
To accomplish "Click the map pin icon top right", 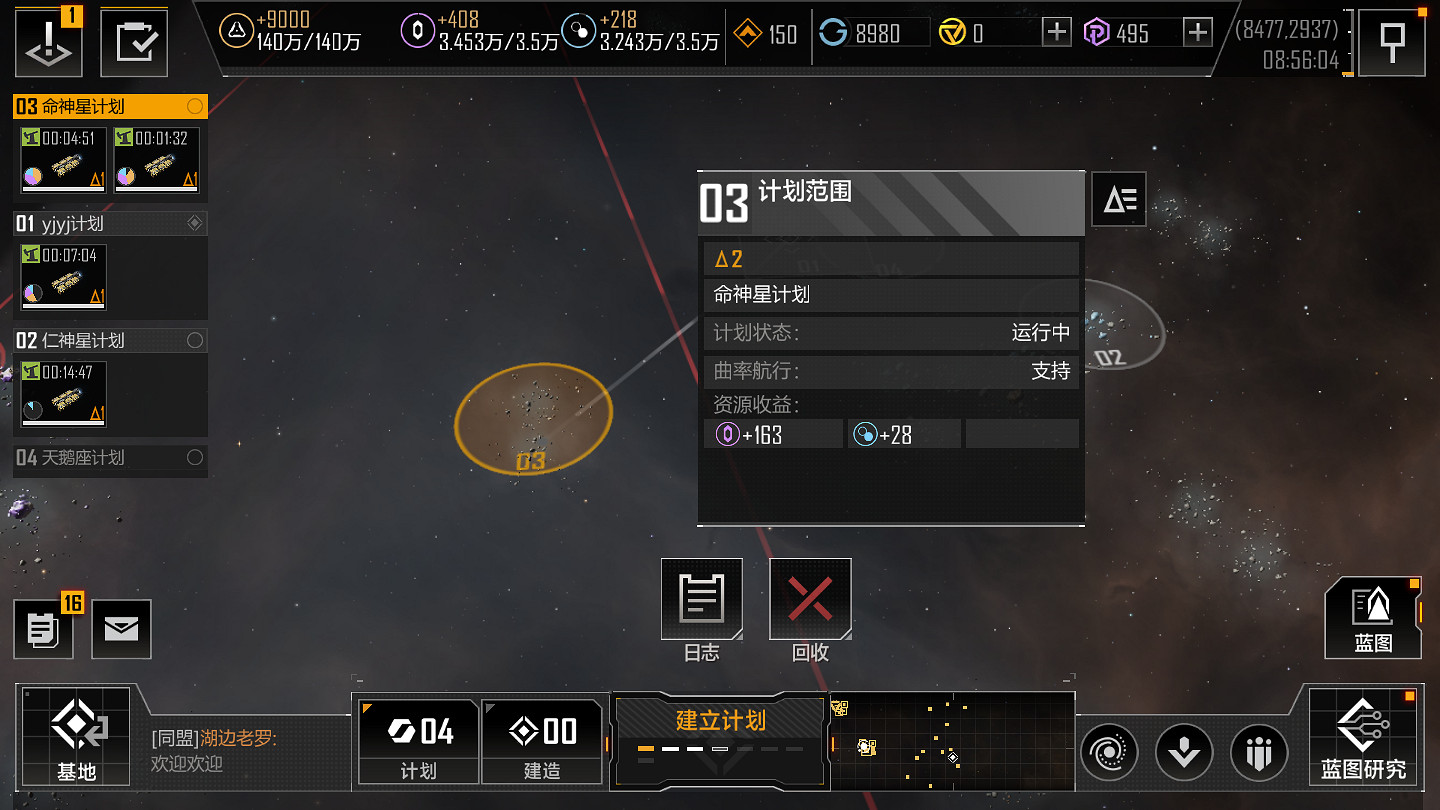I will pyautogui.click(x=1392, y=41).
